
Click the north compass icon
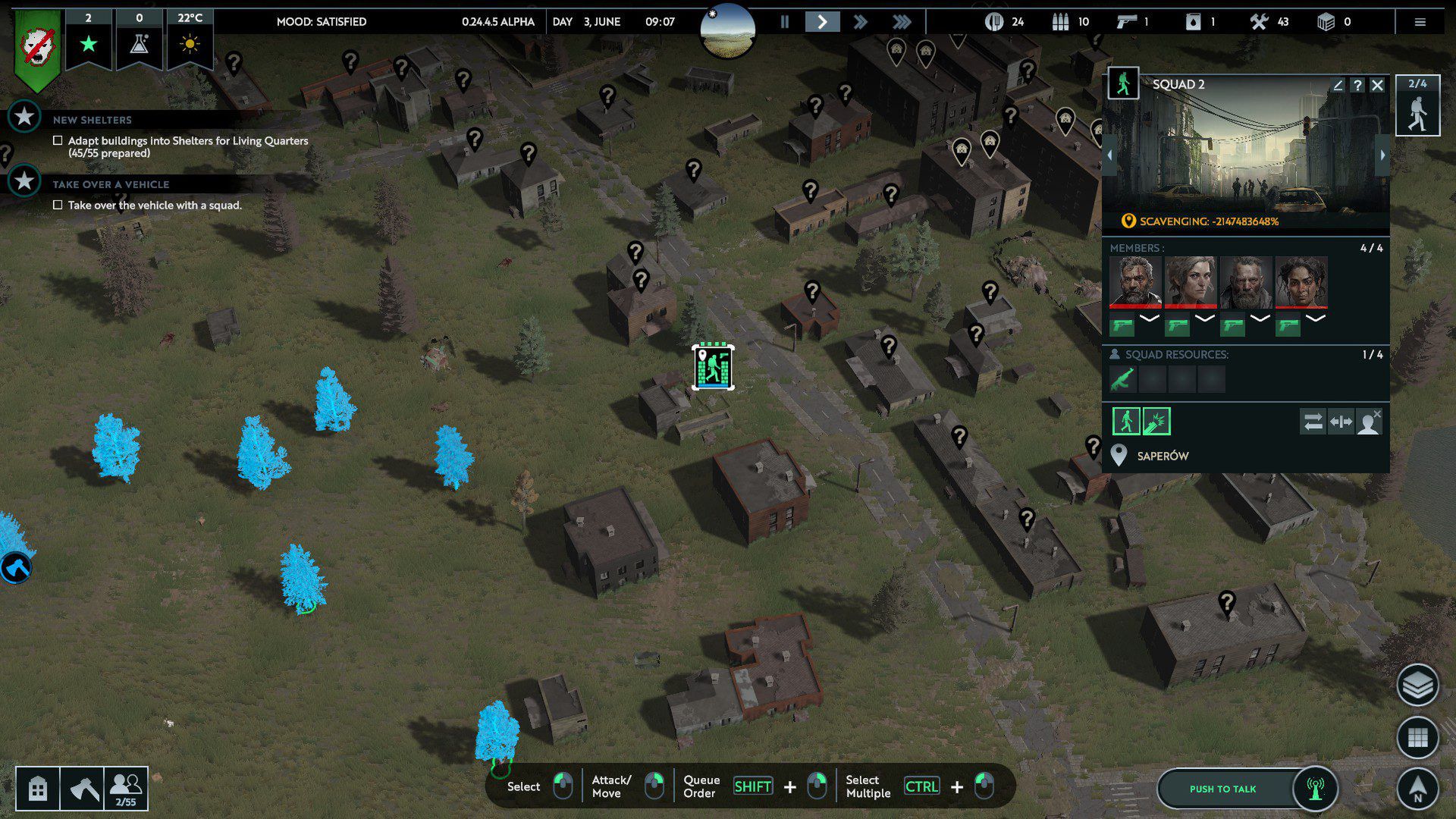1417,789
